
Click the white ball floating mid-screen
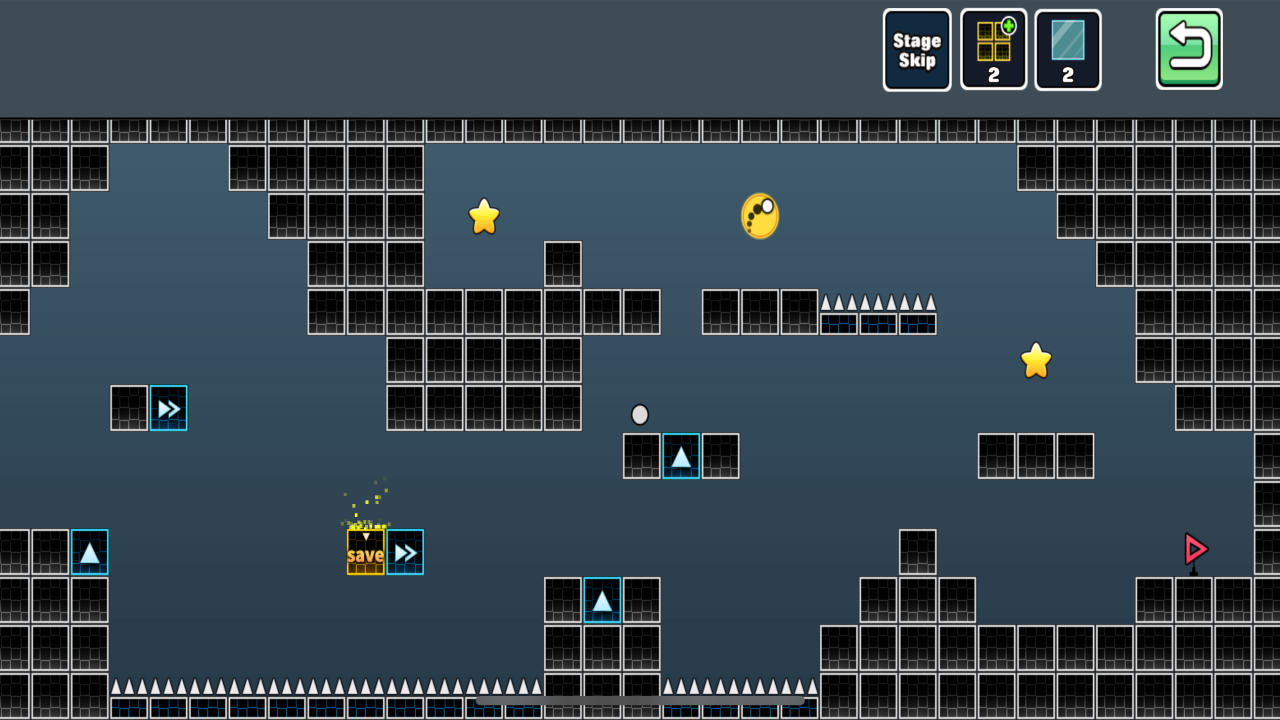pos(640,414)
